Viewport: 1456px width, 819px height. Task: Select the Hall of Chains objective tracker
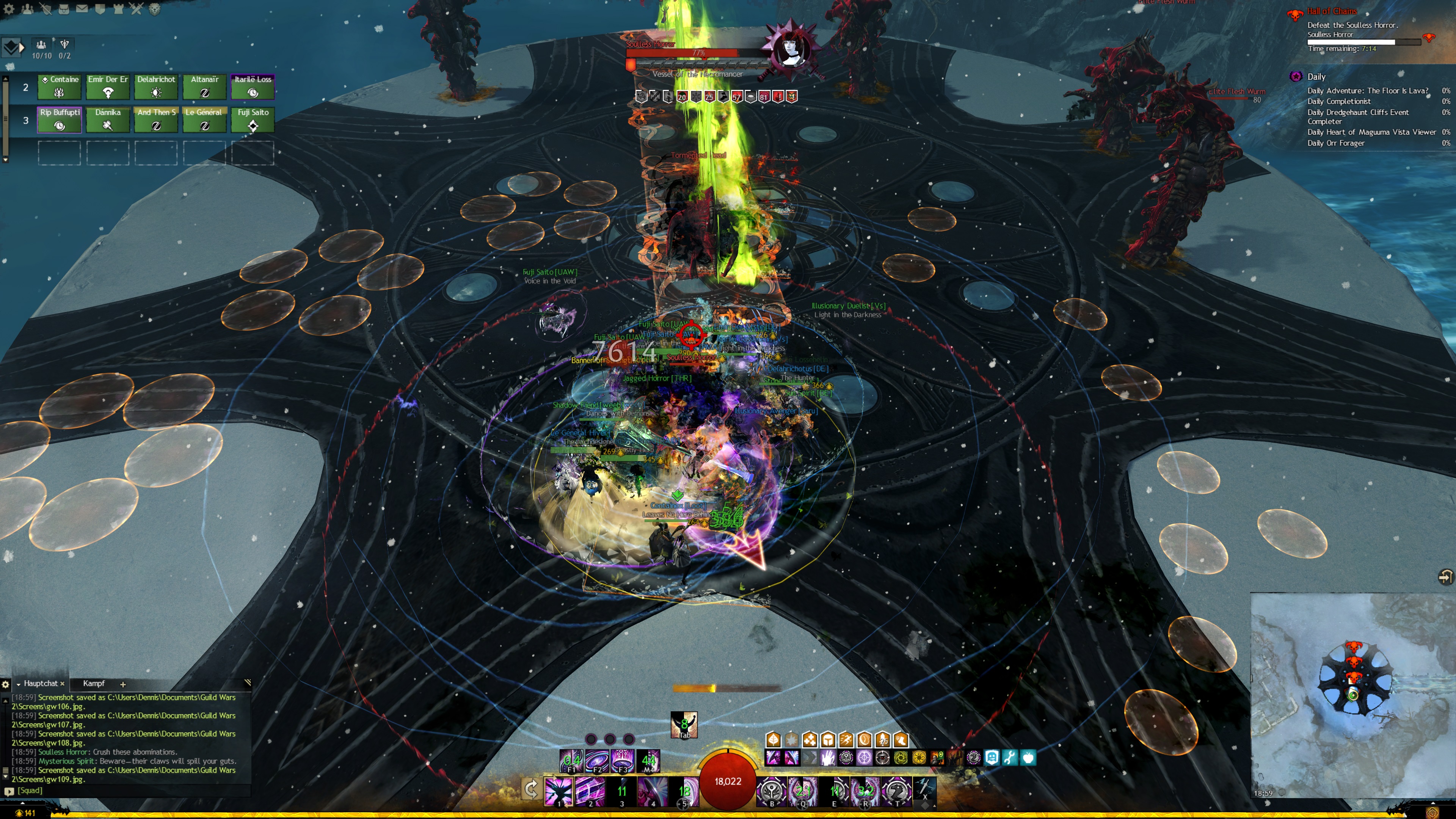[1331, 11]
